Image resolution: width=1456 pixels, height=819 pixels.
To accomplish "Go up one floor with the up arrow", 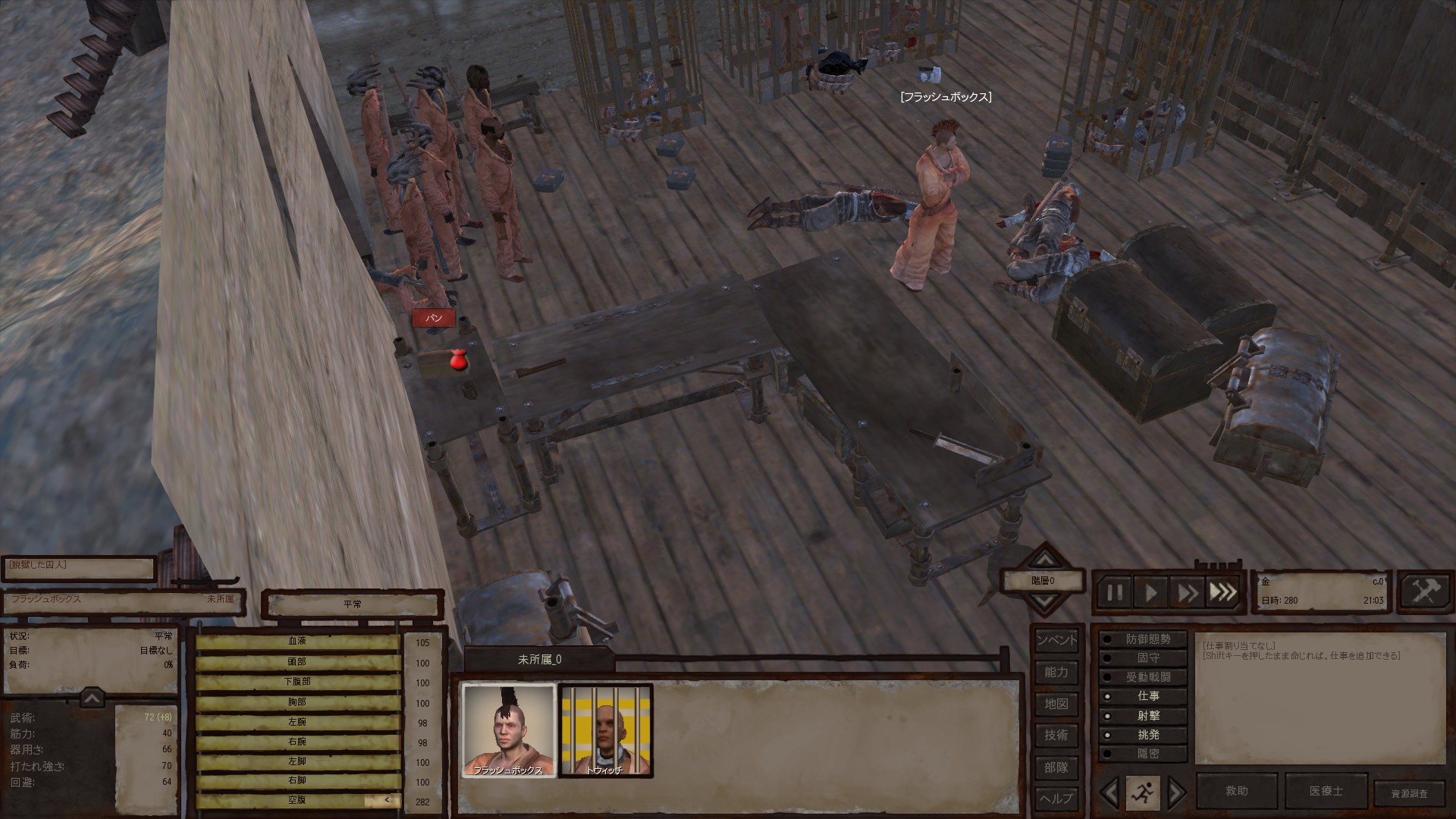I will tap(1045, 560).
